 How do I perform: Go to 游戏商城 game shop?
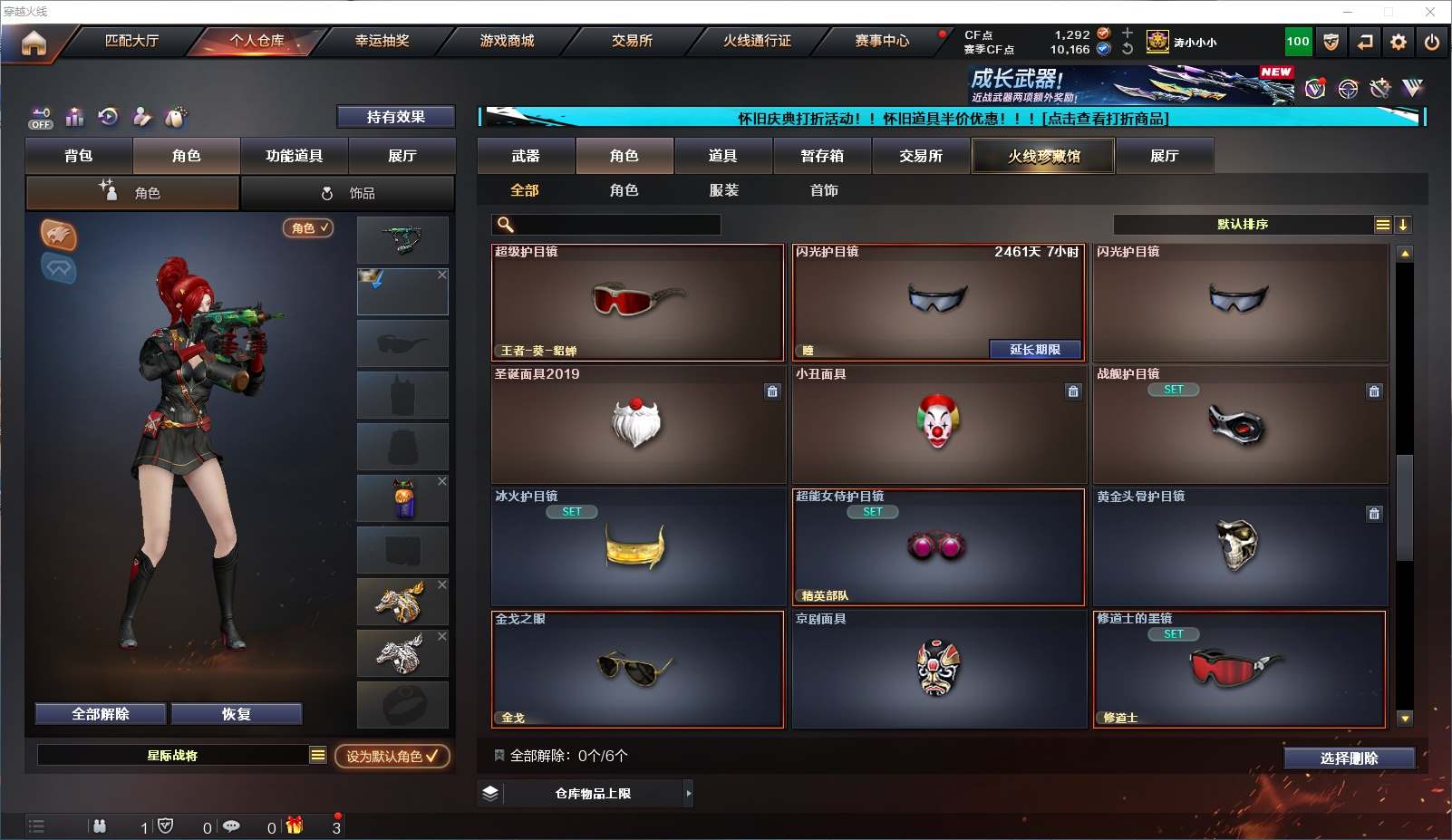507,41
